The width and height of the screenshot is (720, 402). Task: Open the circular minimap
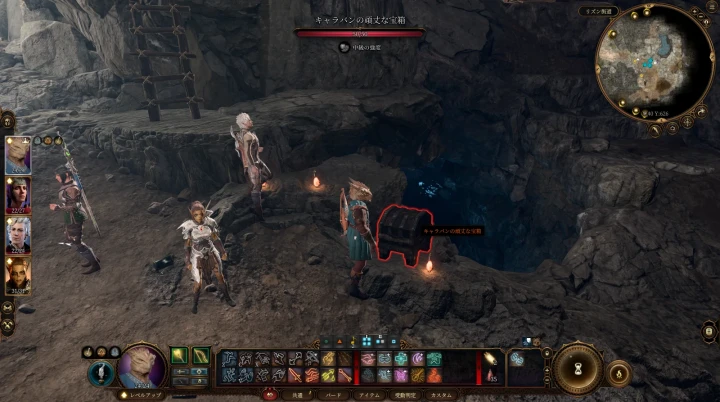click(657, 62)
